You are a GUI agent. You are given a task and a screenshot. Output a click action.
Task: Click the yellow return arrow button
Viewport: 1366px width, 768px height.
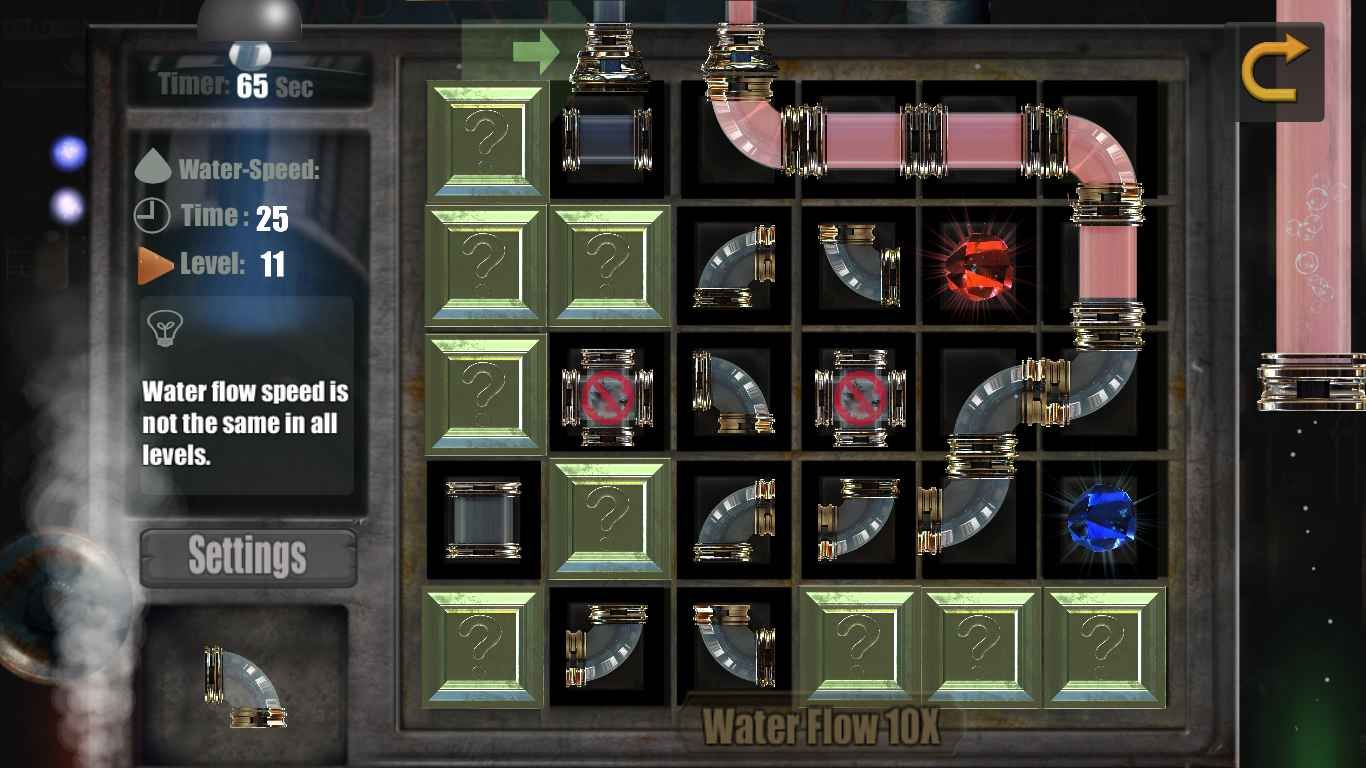click(1275, 68)
